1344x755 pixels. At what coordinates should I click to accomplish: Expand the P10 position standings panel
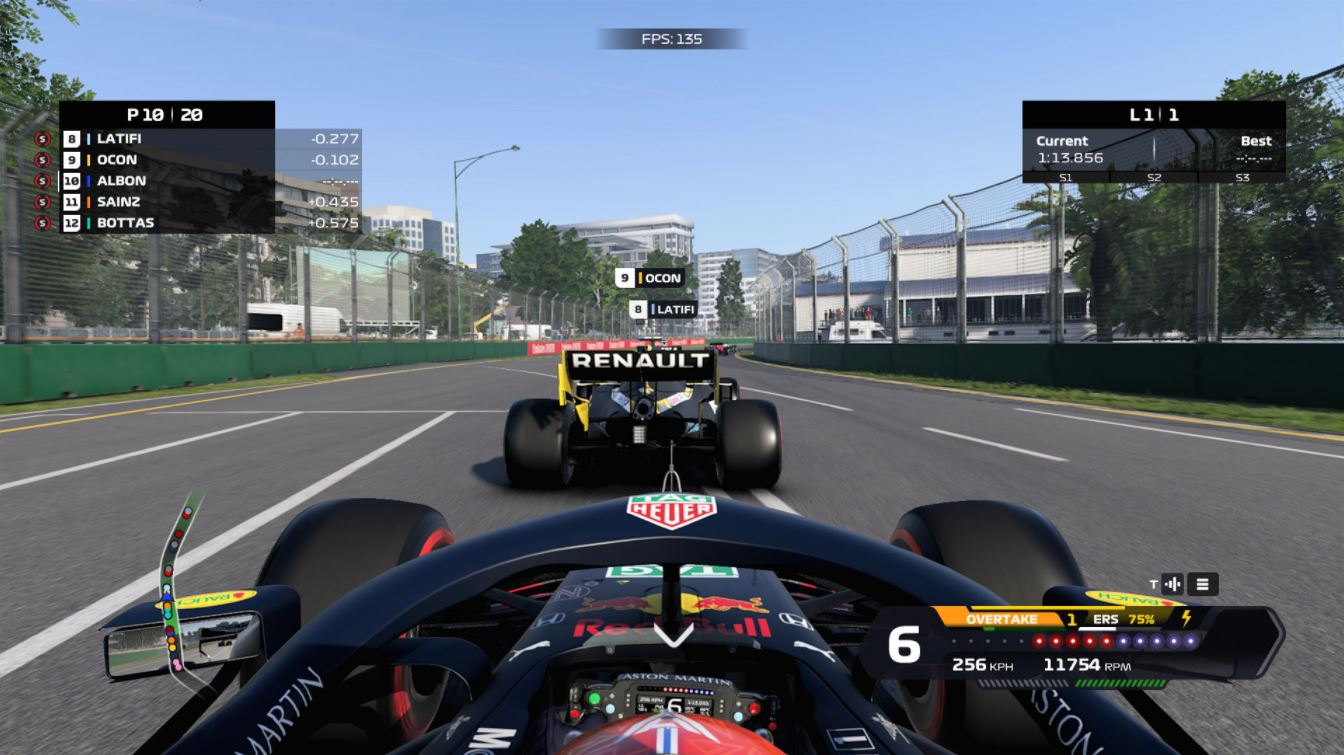click(165, 114)
